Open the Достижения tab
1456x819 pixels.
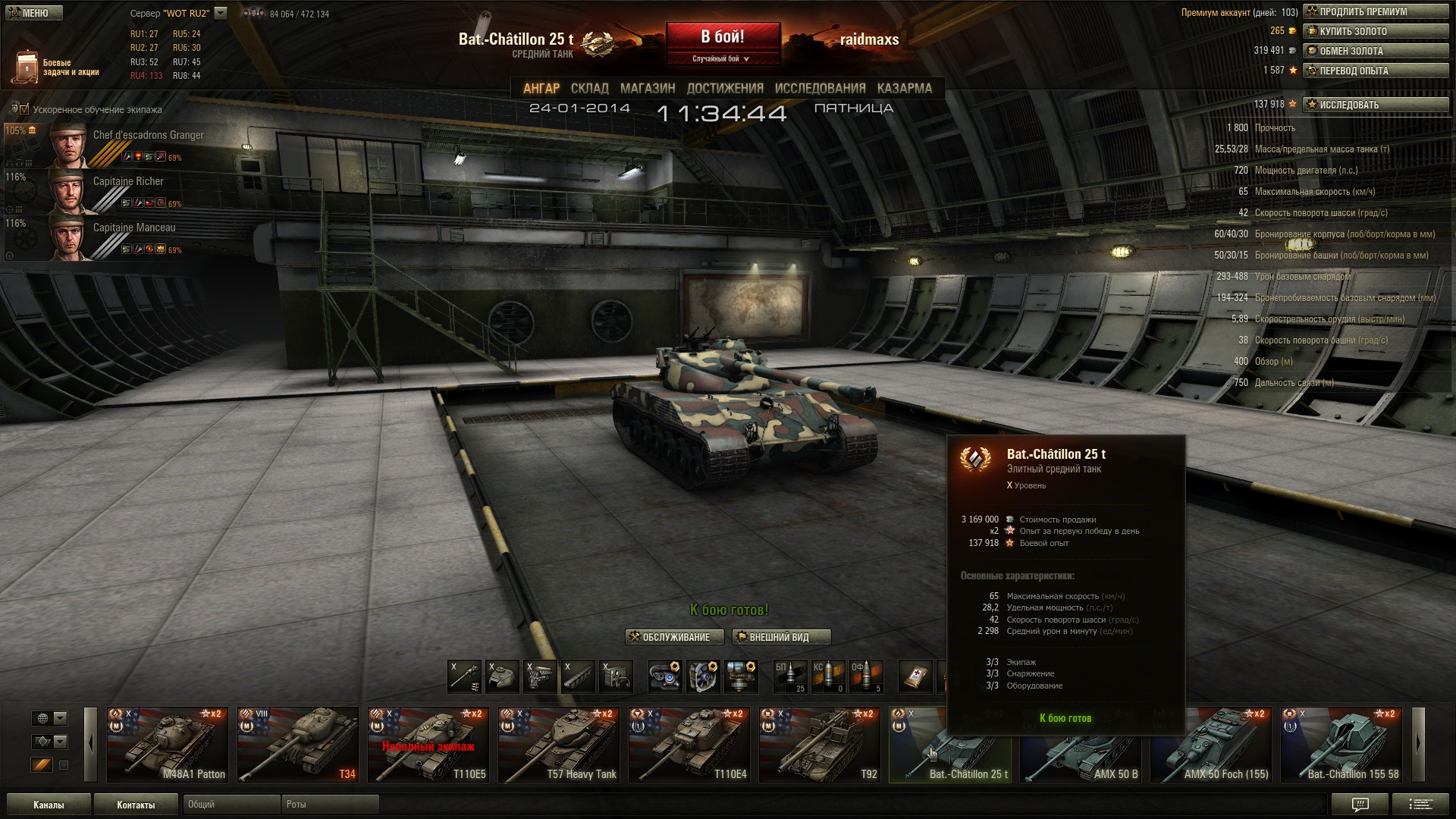(725, 89)
